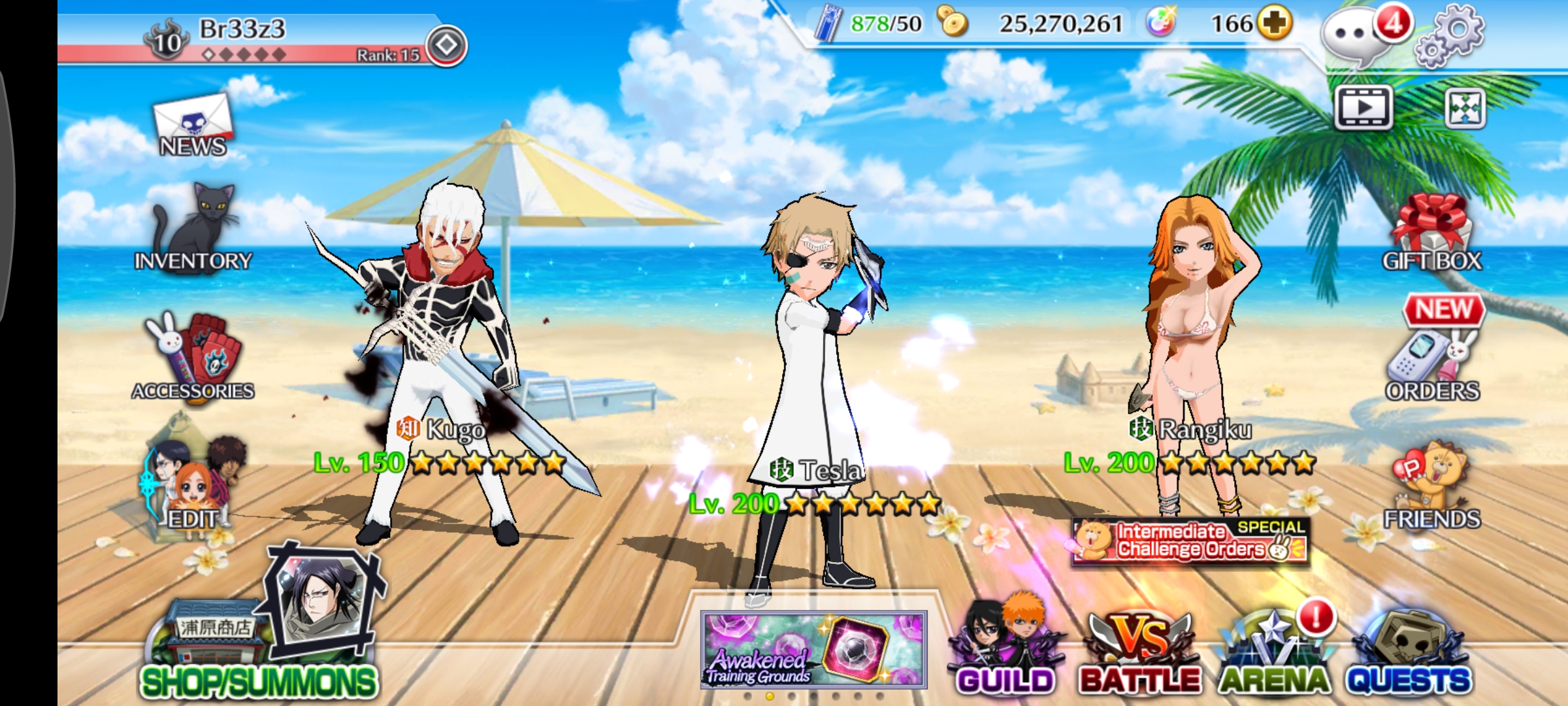Open the Awakened Training Grounds banner
This screenshot has height=706, width=1568.
[x=813, y=649]
